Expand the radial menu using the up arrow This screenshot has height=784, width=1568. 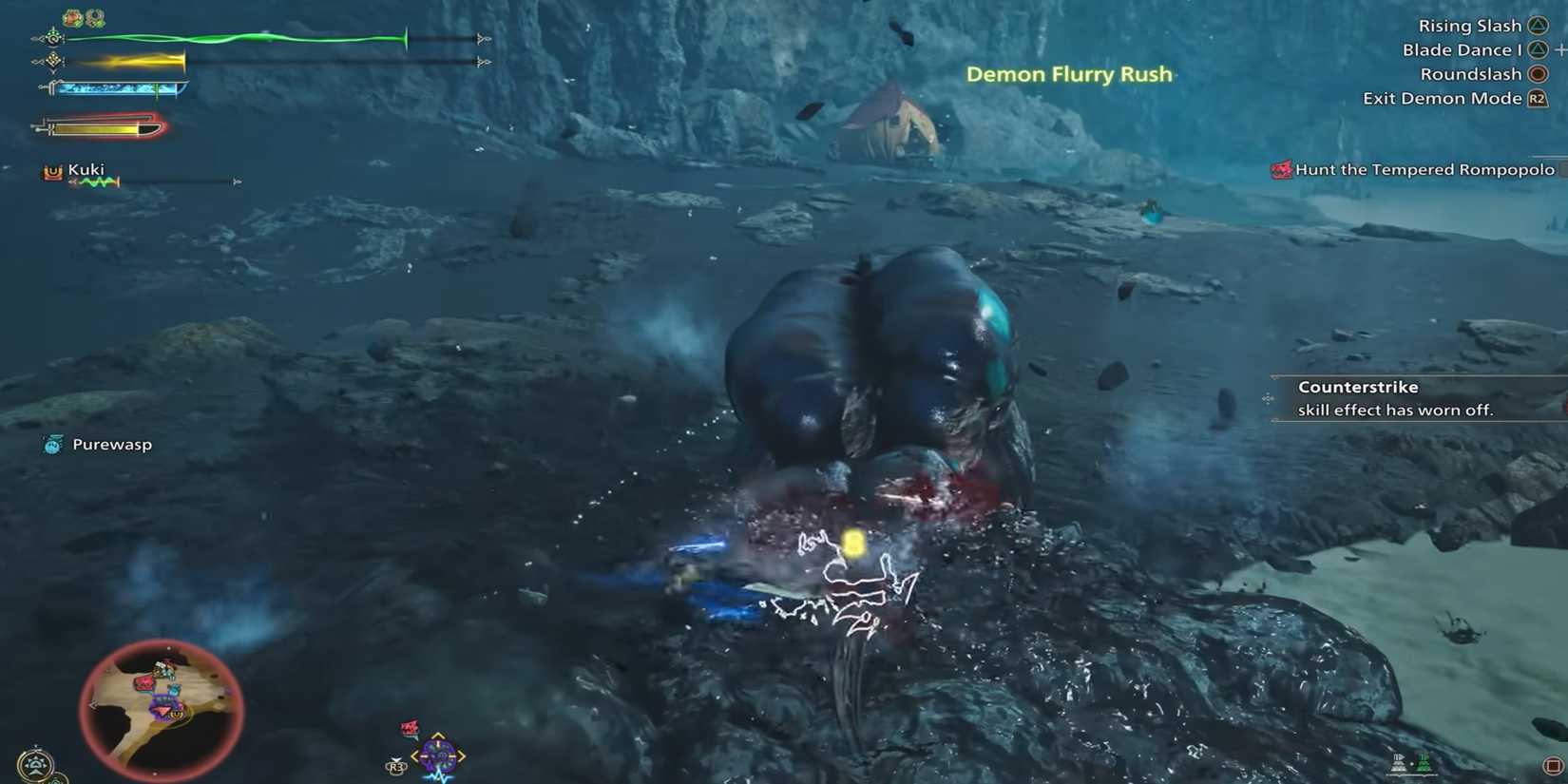point(437,735)
